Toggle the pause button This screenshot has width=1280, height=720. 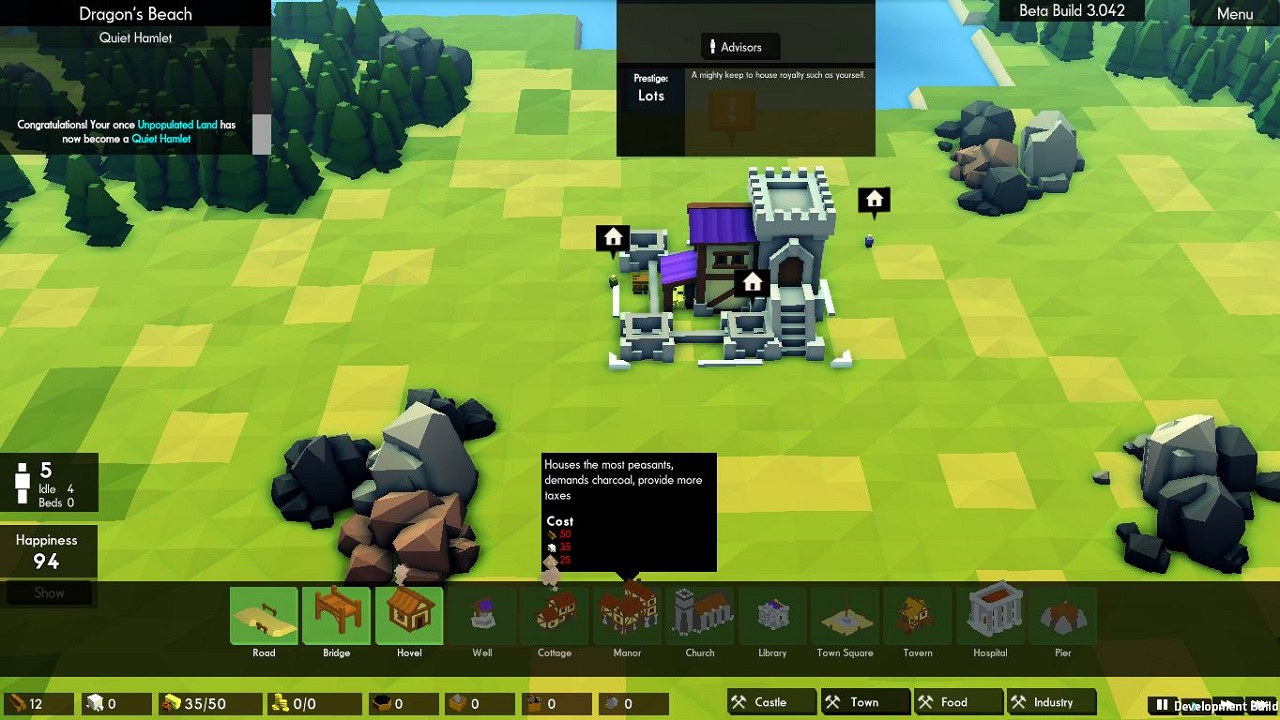coord(1162,706)
